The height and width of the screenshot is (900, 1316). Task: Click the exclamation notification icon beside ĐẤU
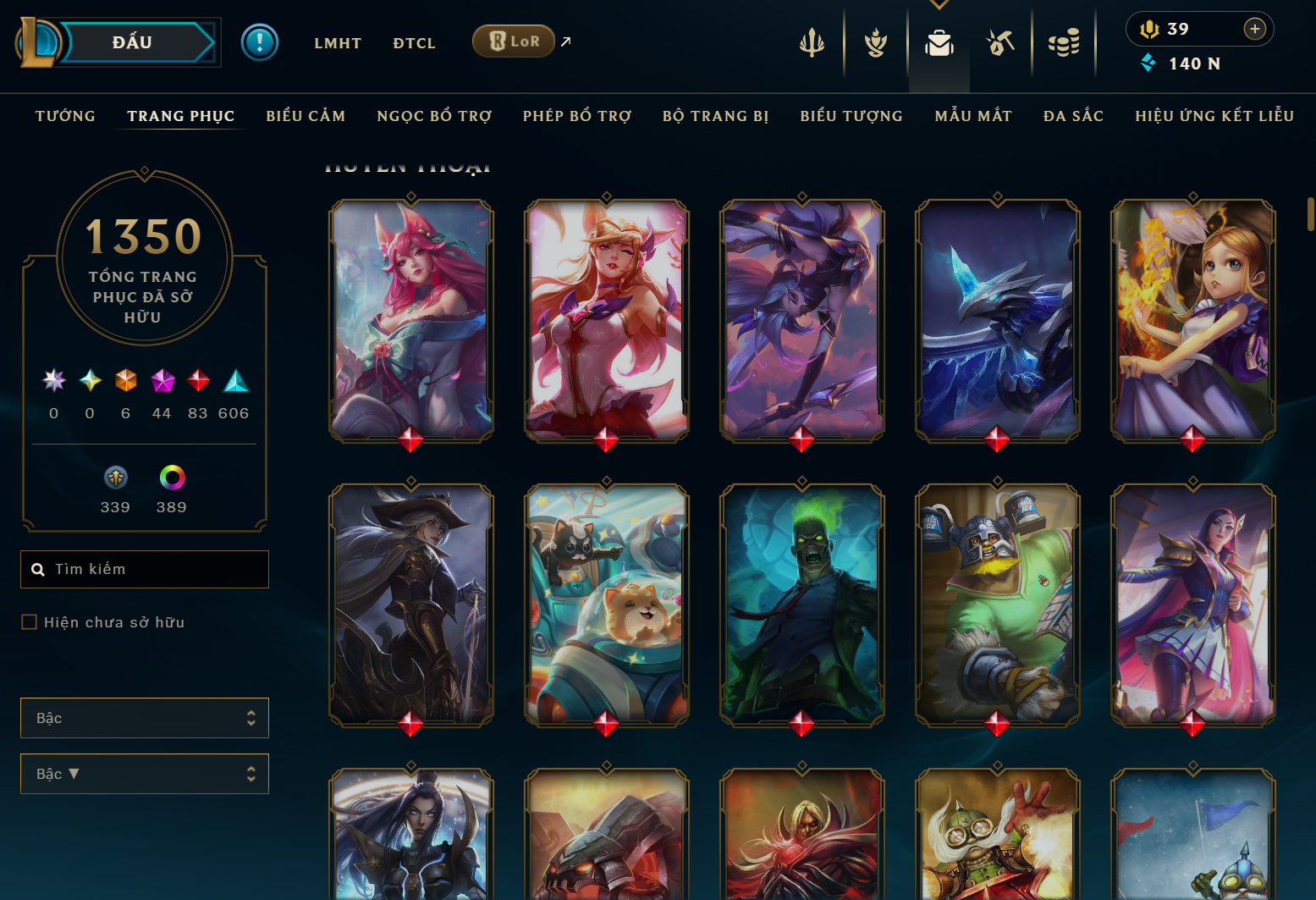point(260,41)
